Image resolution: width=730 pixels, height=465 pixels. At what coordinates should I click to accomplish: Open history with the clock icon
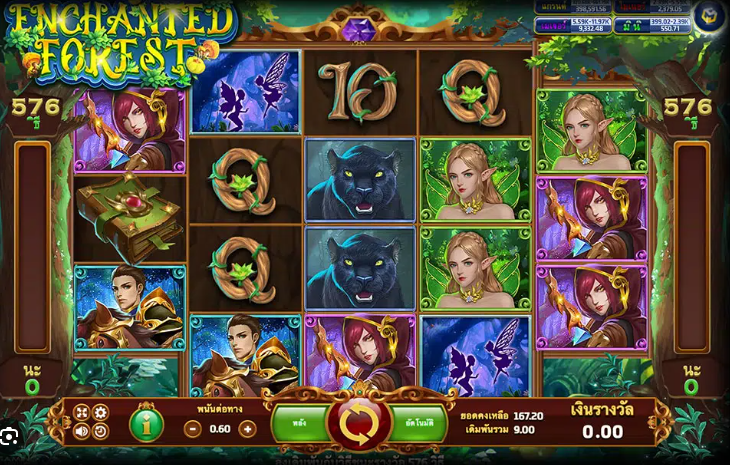click(x=101, y=432)
